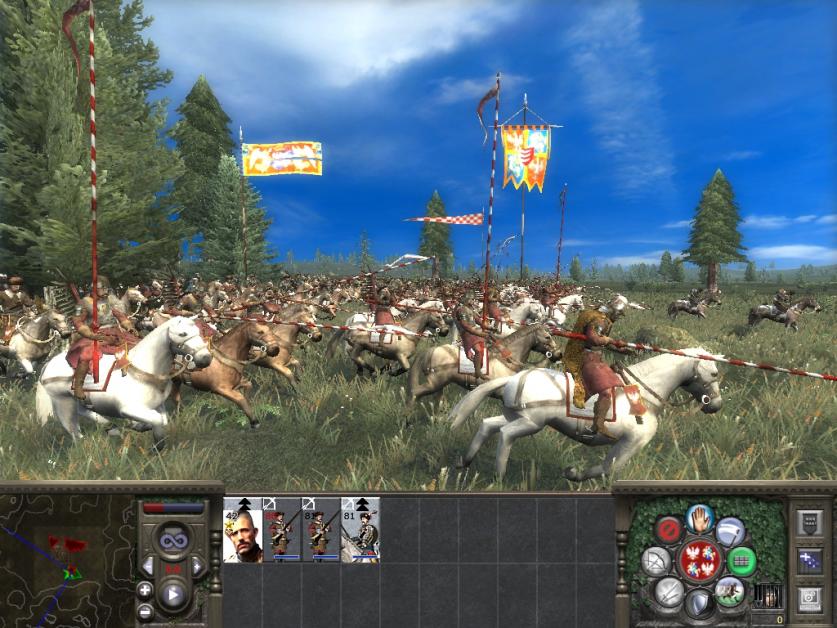
Task: Click the camera options button
Action: pos(810,599)
